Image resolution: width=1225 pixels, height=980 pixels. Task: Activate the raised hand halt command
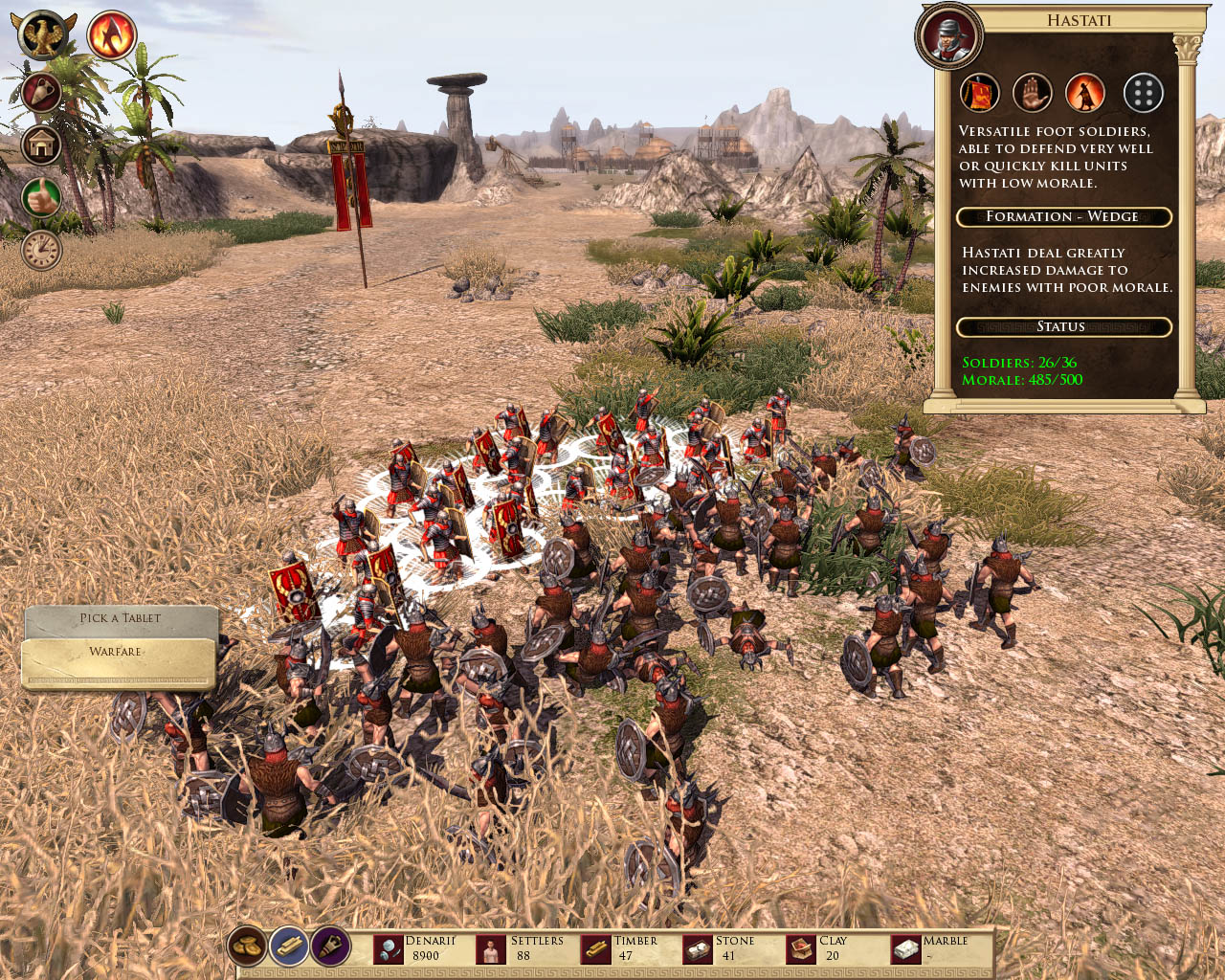[1033, 94]
